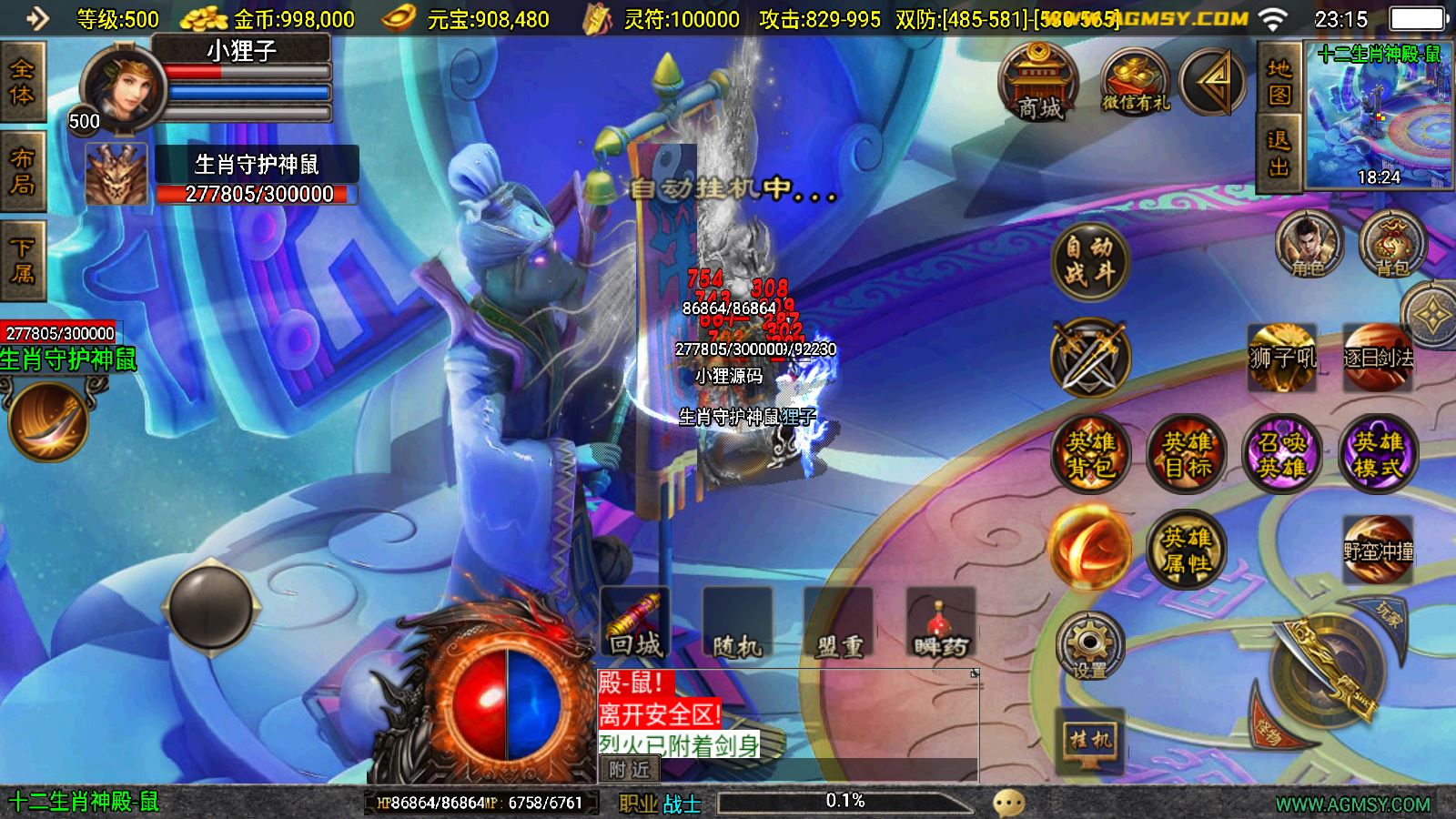Use the 瞬药 red potion slot
This screenshot has width=1456, height=819.
(x=940, y=623)
